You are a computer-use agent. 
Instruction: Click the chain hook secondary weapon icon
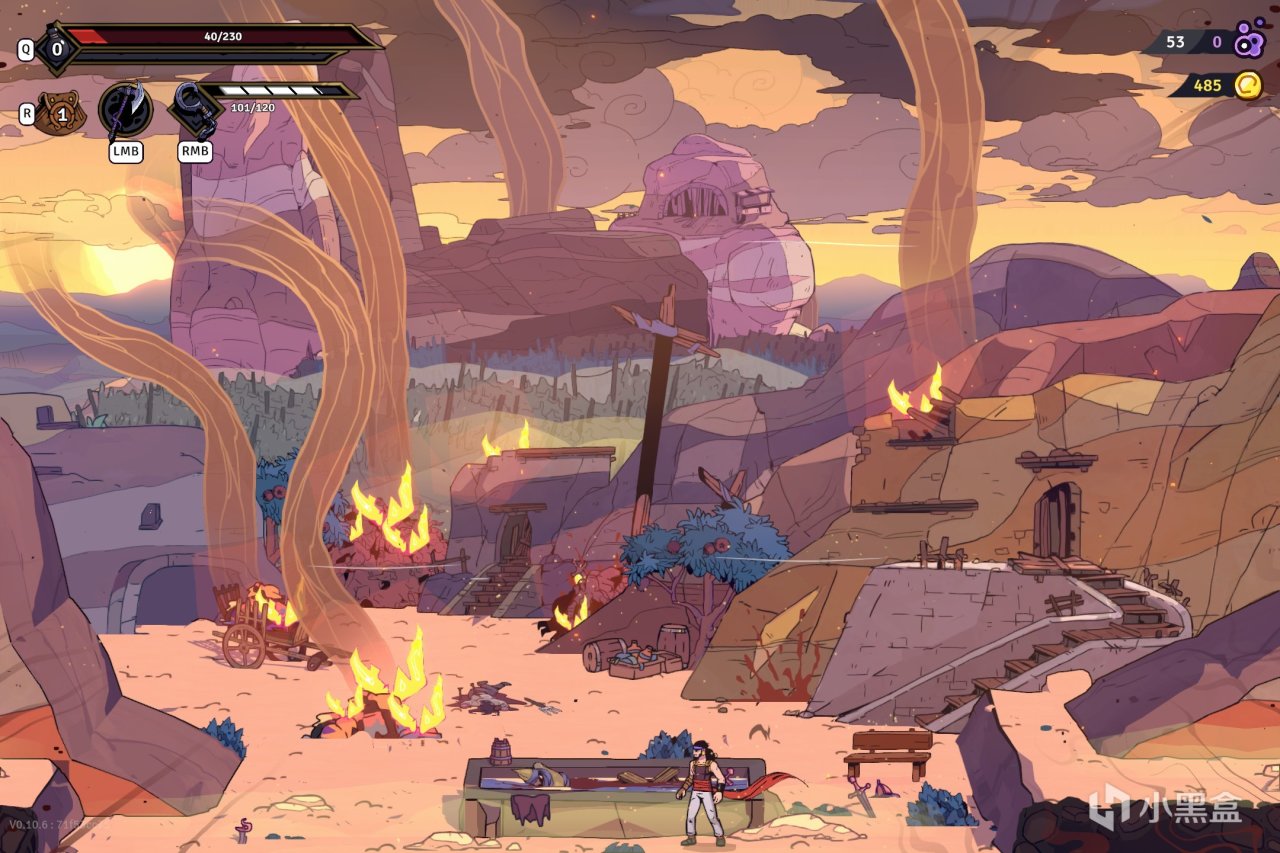pyautogui.click(x=194, y=110)
